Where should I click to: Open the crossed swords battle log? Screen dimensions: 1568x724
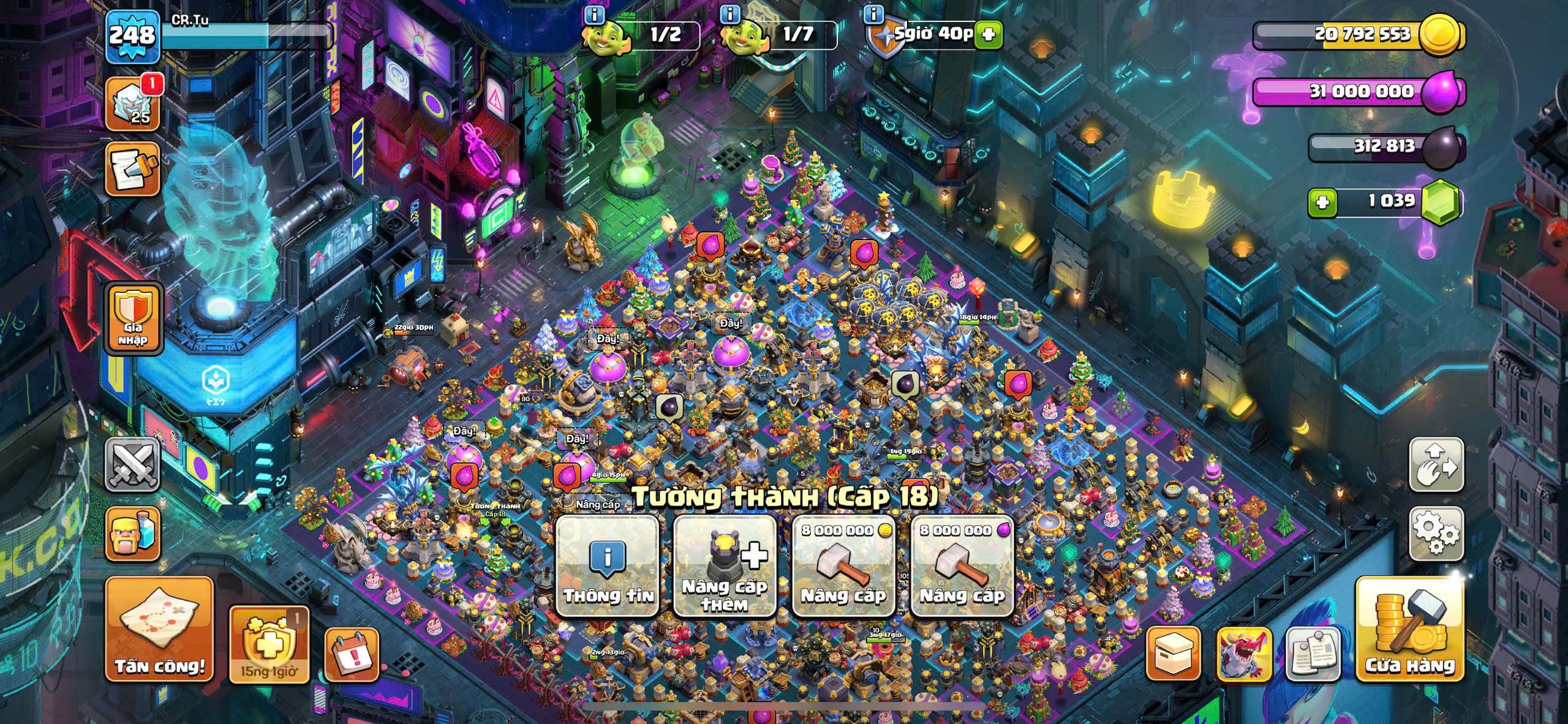click(x=133, y=464)
